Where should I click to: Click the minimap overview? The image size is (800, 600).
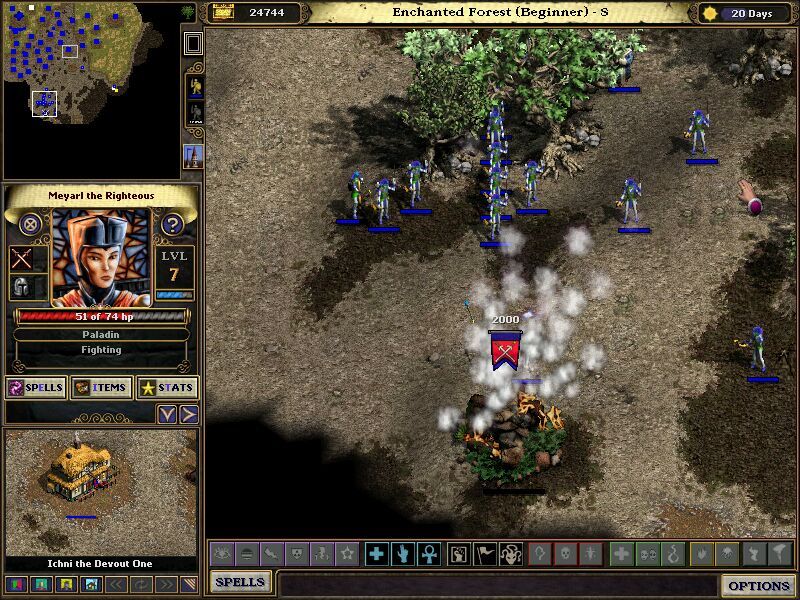[x=90, y=88]
